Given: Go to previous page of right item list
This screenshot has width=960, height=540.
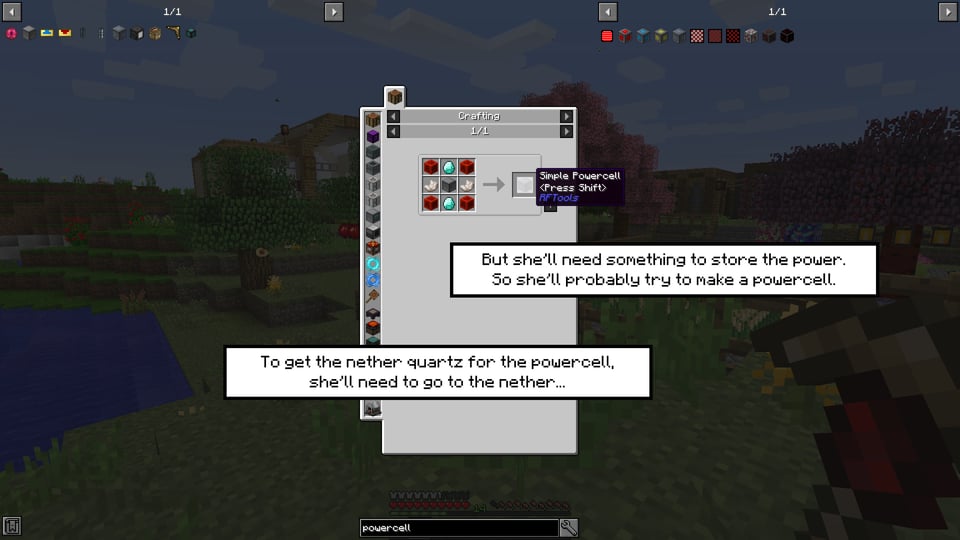Looking at the screenshot, I should 607,11.
